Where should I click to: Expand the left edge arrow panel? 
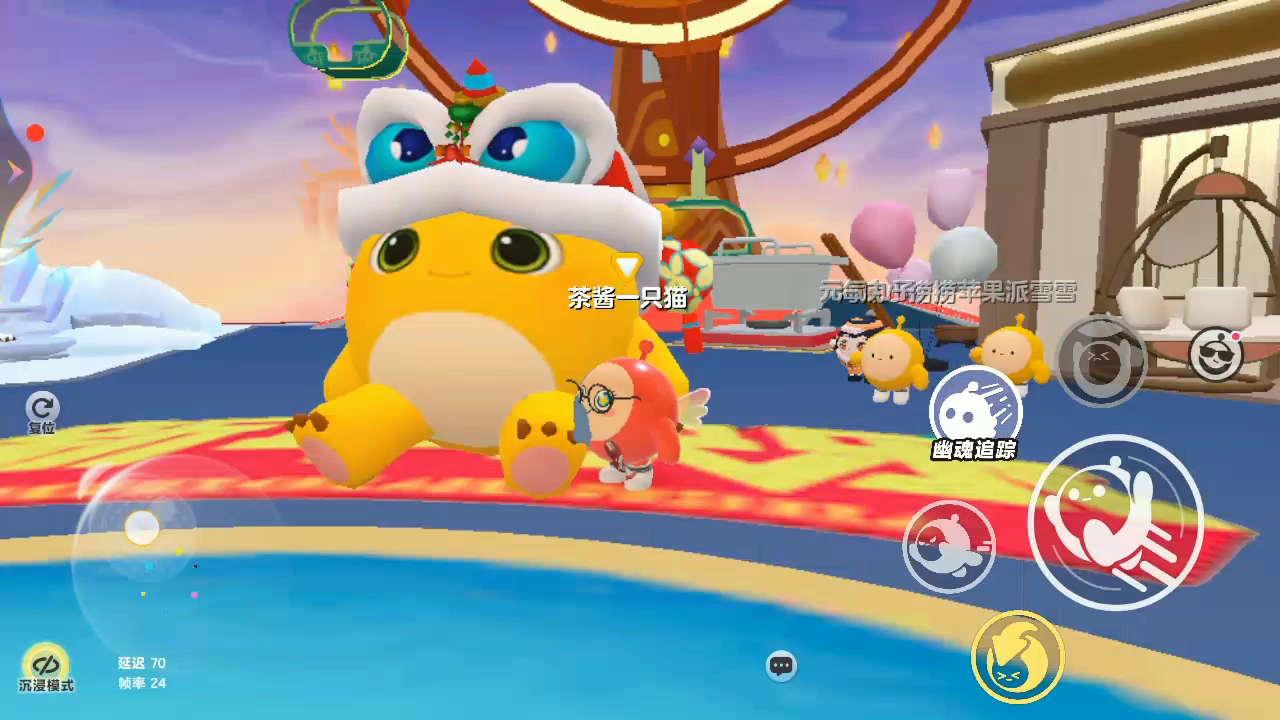point(15,171)
